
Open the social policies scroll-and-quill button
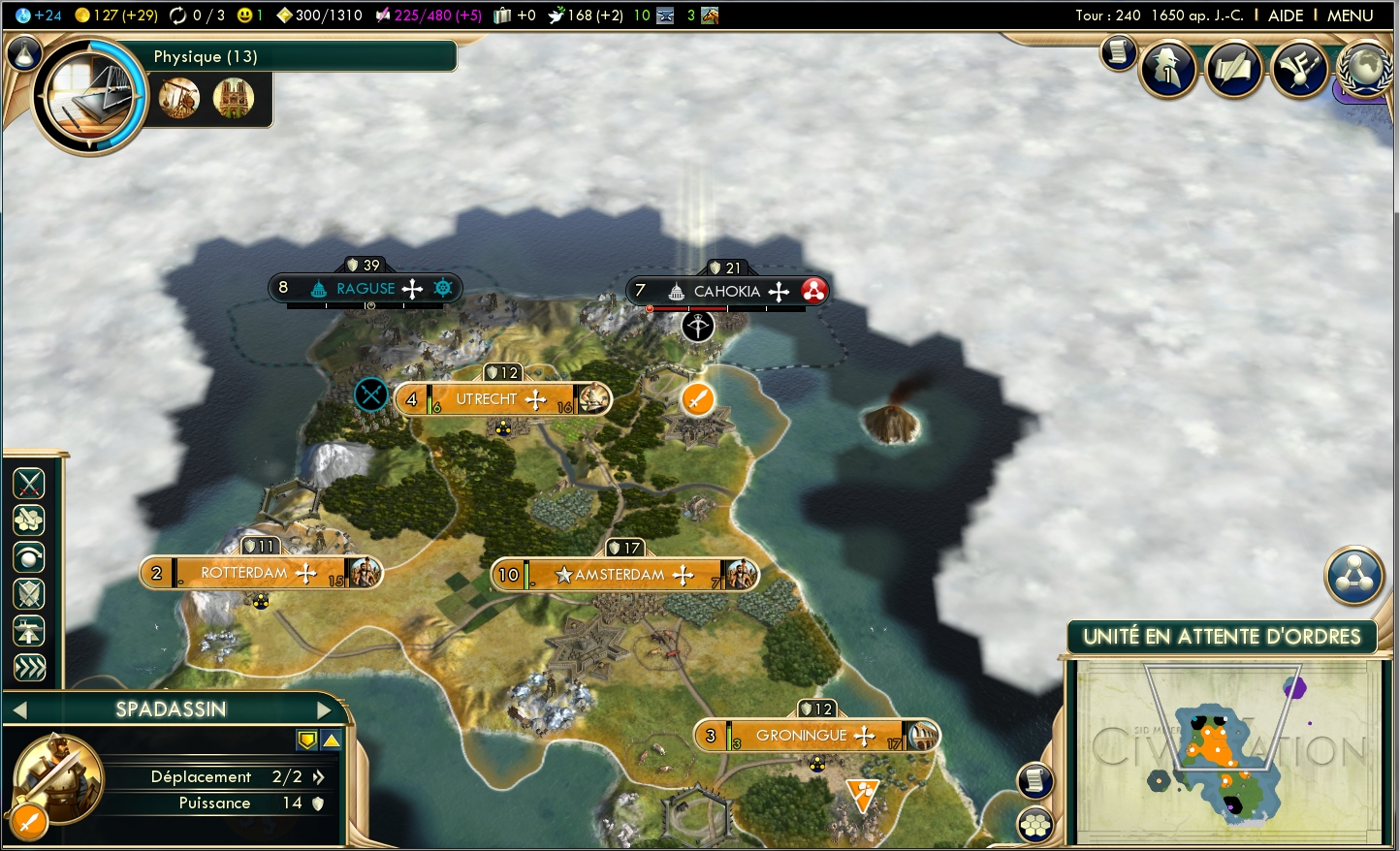click(1233, 69)
